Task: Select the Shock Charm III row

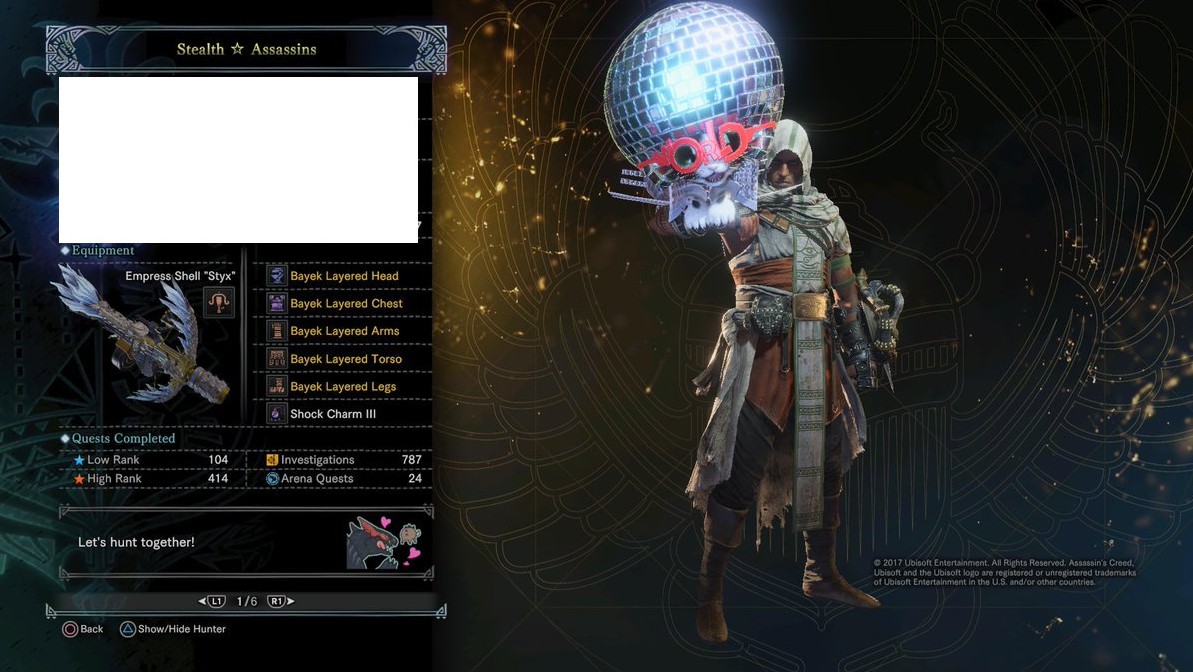Action: click(333, 414)
